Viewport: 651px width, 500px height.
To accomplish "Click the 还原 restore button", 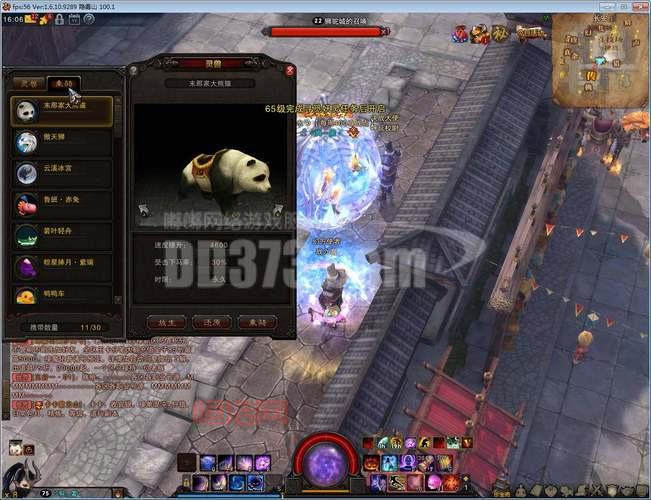I will pyautogui.click(x=212, y=322).
